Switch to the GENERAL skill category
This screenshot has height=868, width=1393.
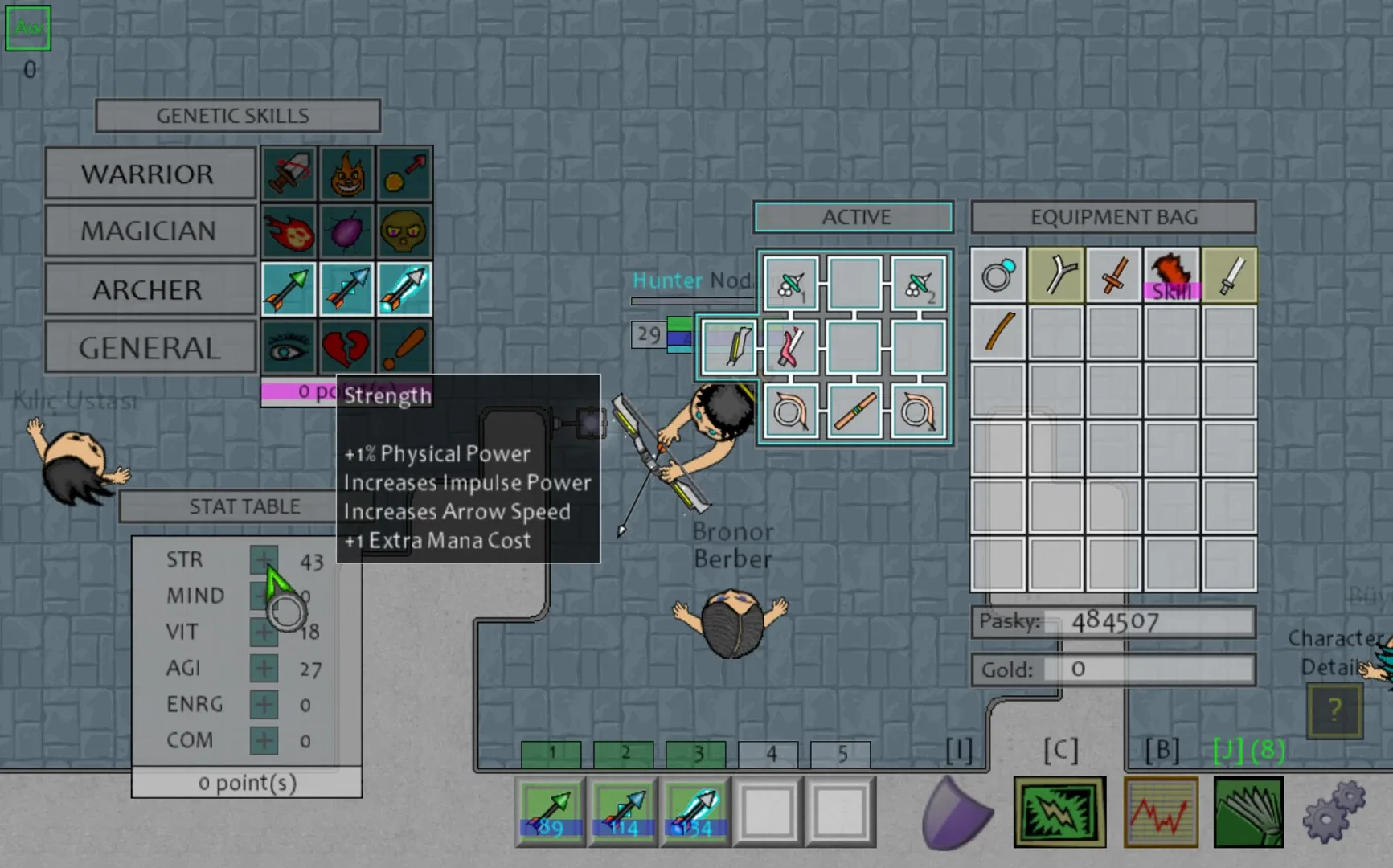150,346
